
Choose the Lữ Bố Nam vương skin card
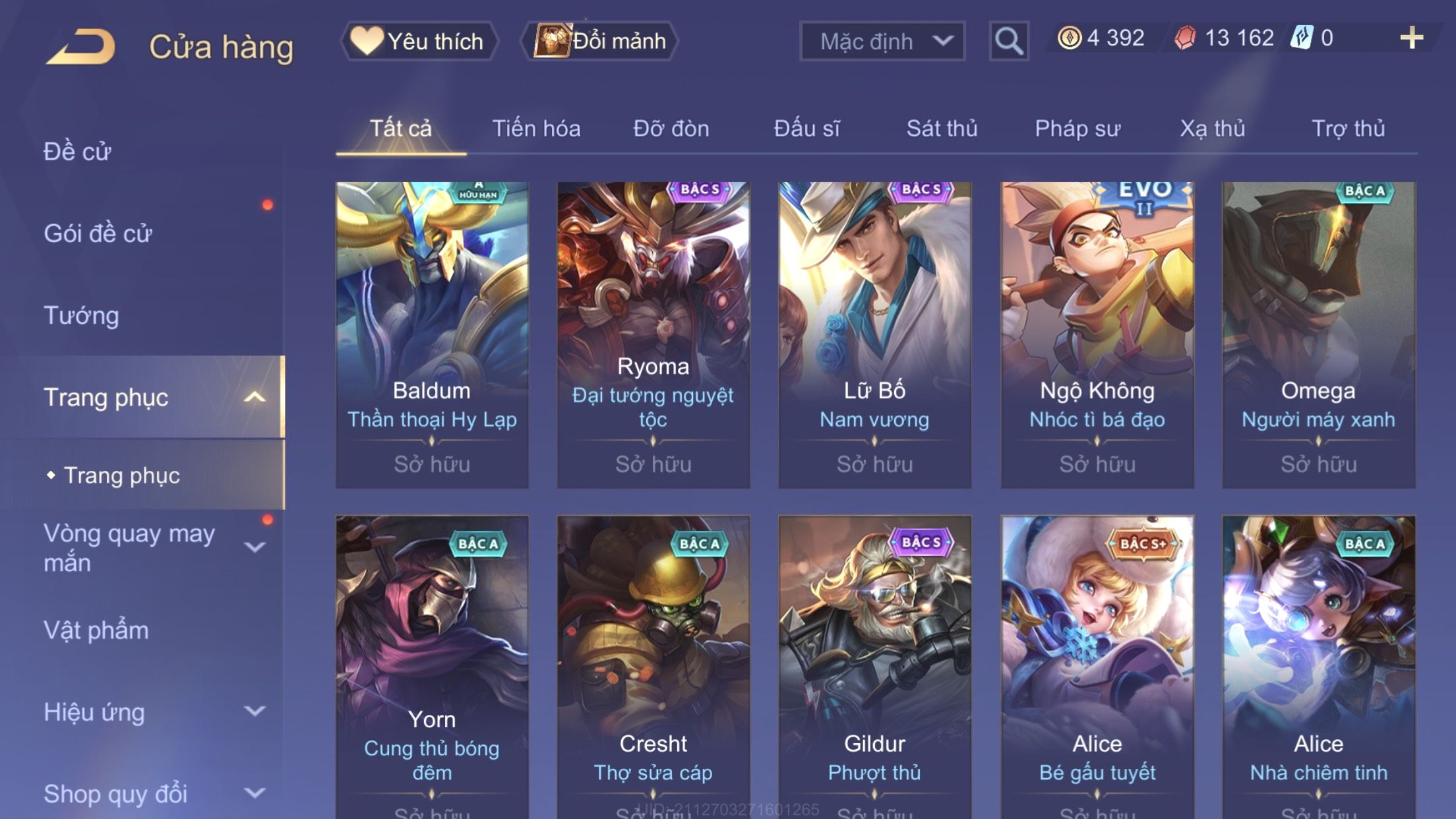click(874, 334)
